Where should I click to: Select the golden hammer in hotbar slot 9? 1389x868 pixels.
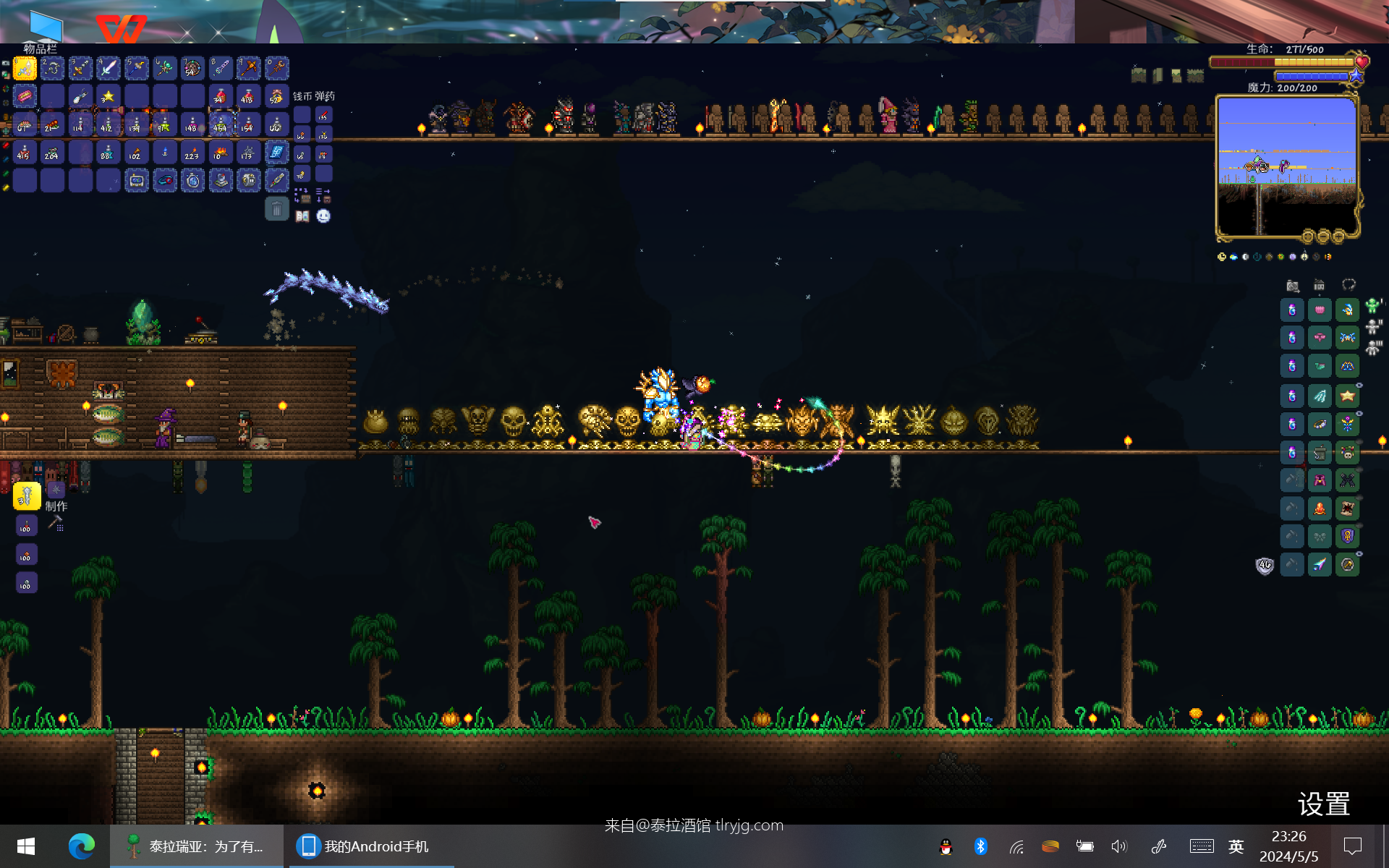tap(248, 69)
